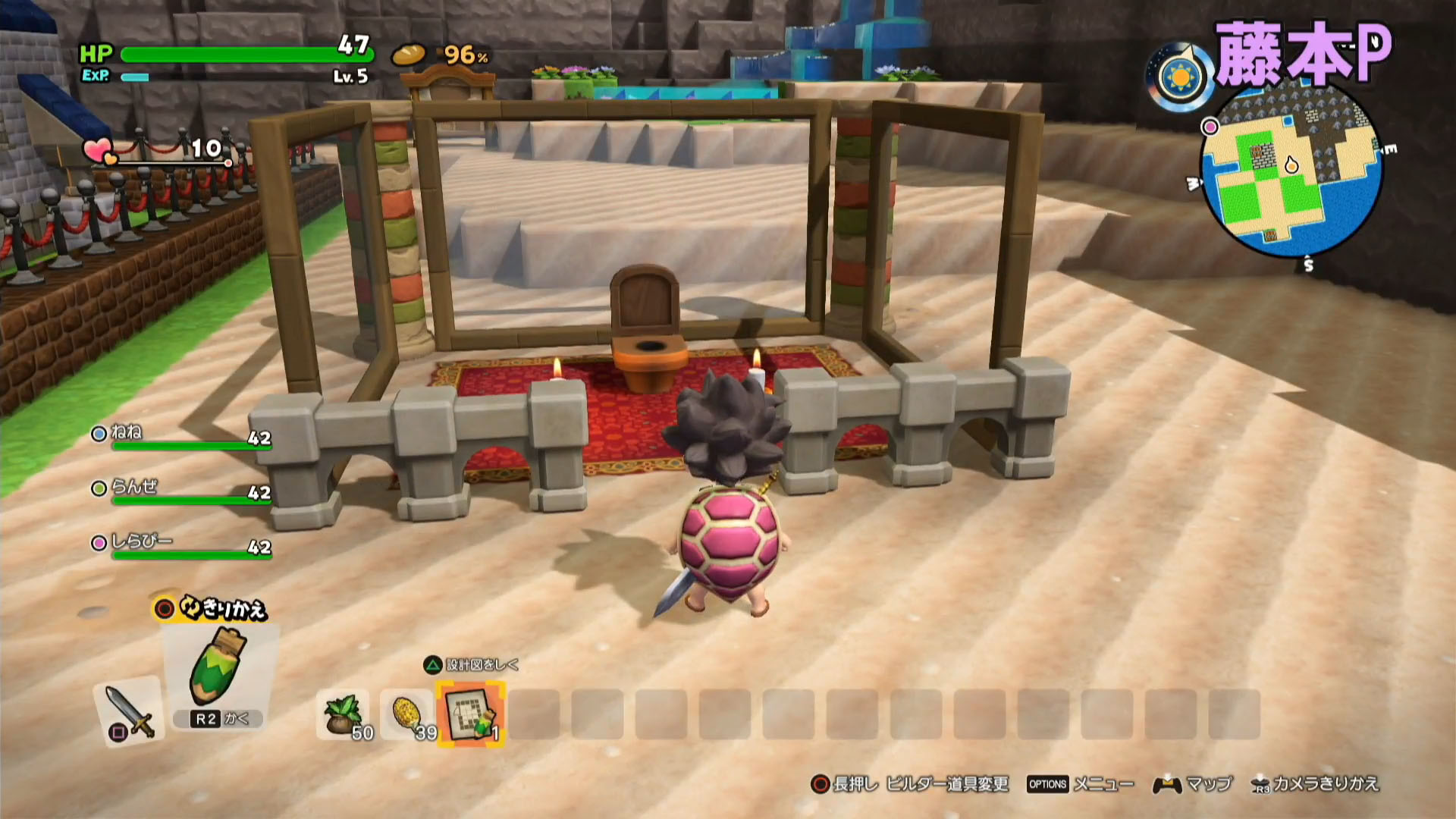Viewport: 1456px width, 819px height.
Task: Select the equipped sword weapon icon
Action: pyautogui.click(x=128, y=711)
